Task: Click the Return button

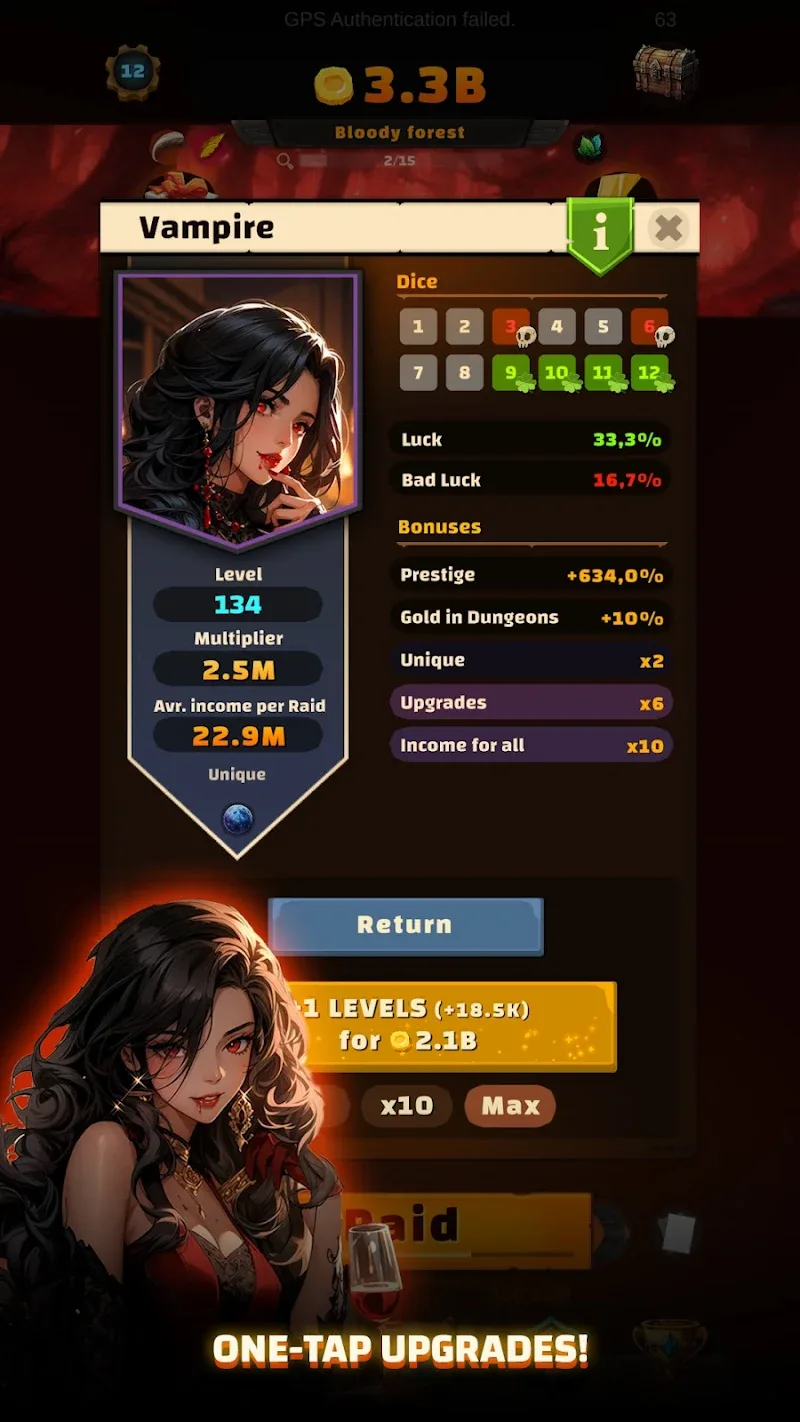Action: point(405,925)
